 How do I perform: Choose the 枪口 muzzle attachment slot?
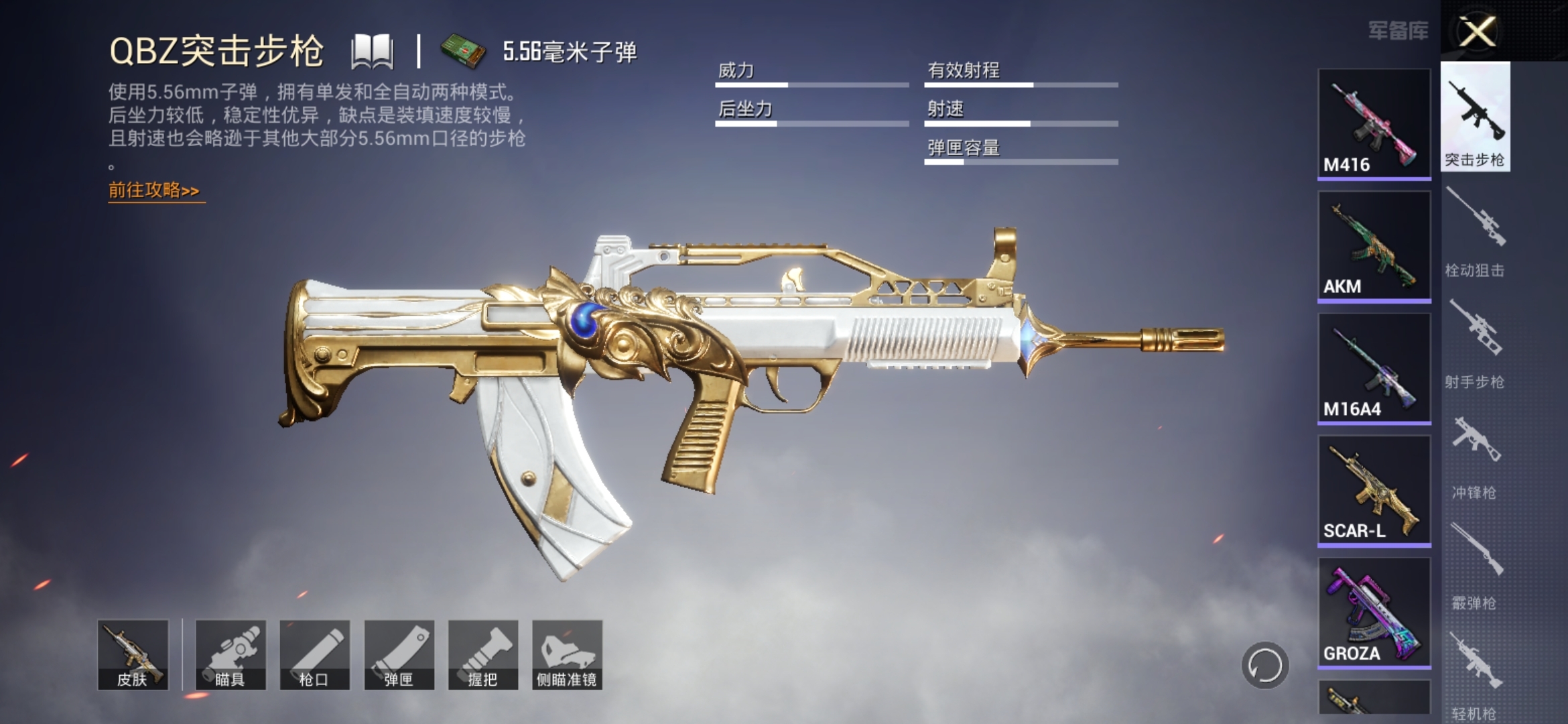pyautogui.click(x=314, y=654)
